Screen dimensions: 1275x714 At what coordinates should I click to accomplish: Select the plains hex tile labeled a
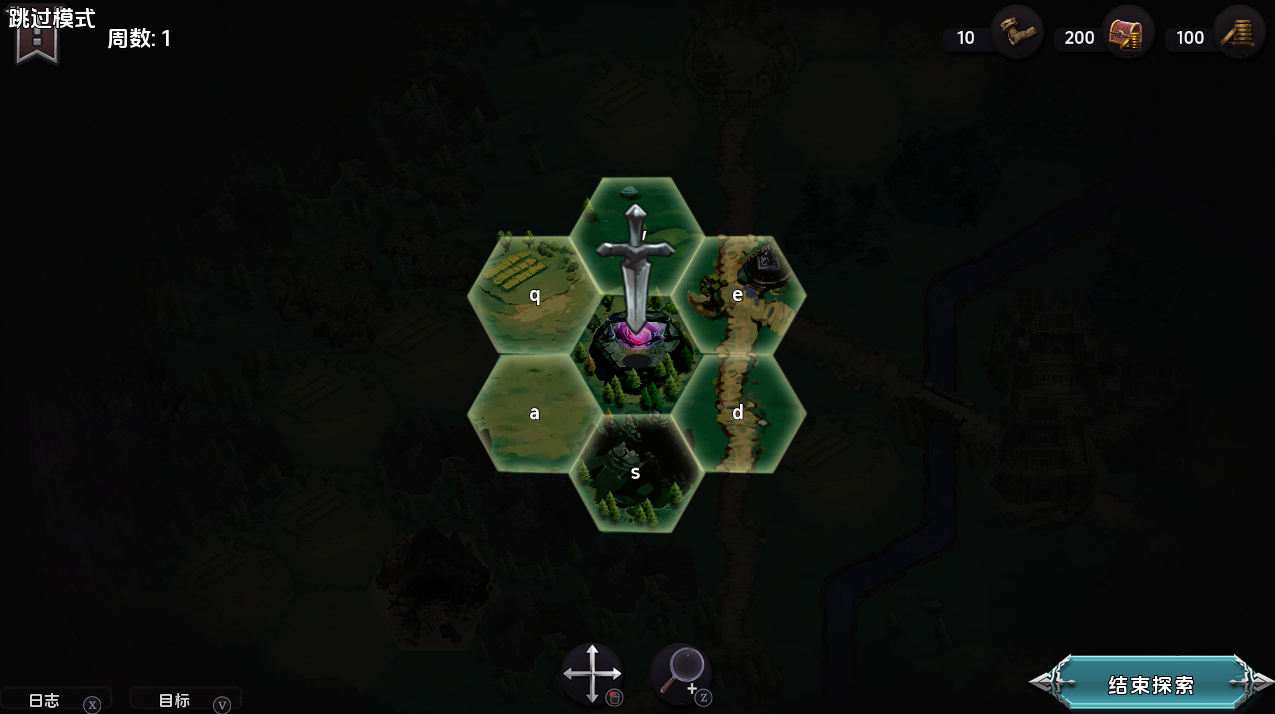pos(534,412)
